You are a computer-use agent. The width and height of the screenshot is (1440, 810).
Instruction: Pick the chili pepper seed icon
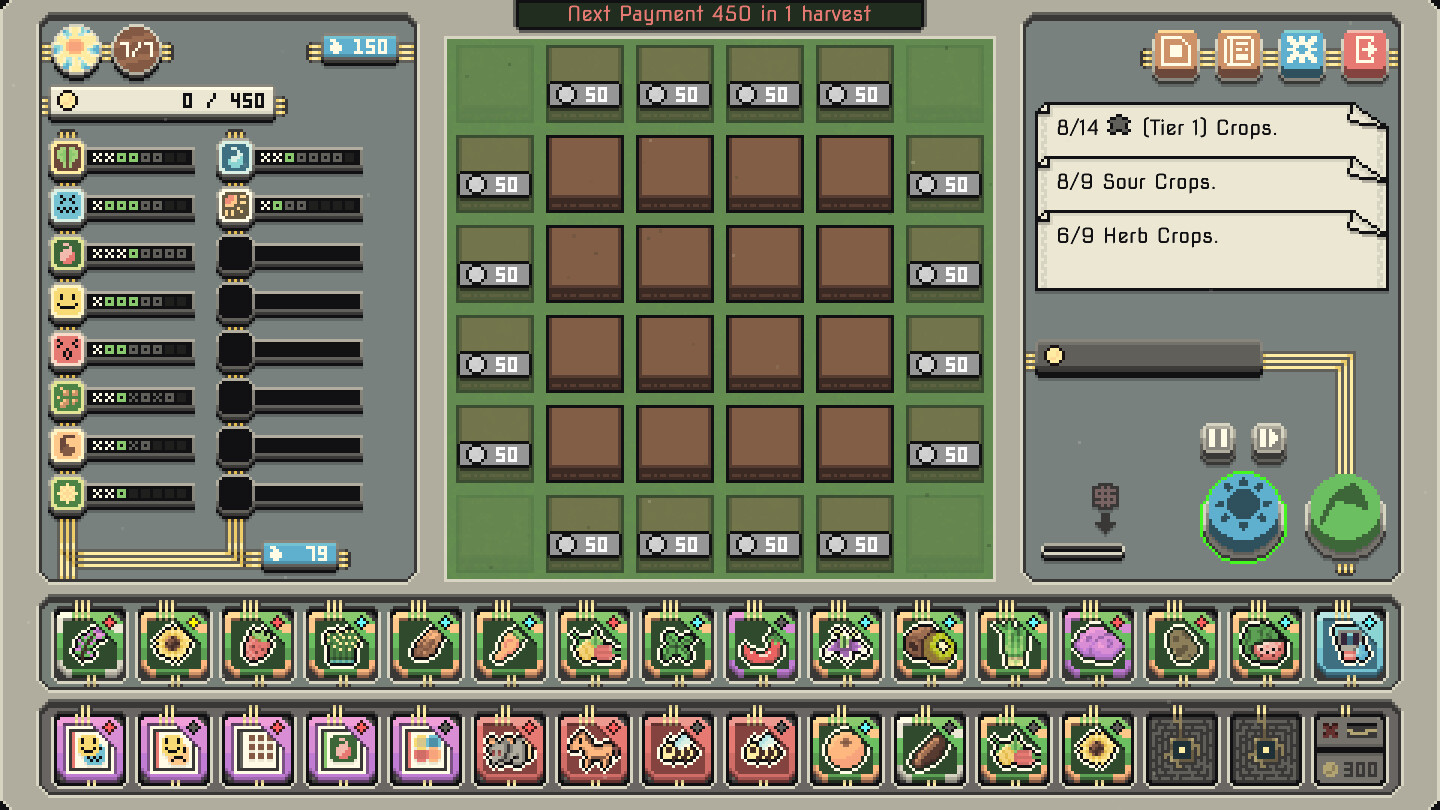coord(760,645)
